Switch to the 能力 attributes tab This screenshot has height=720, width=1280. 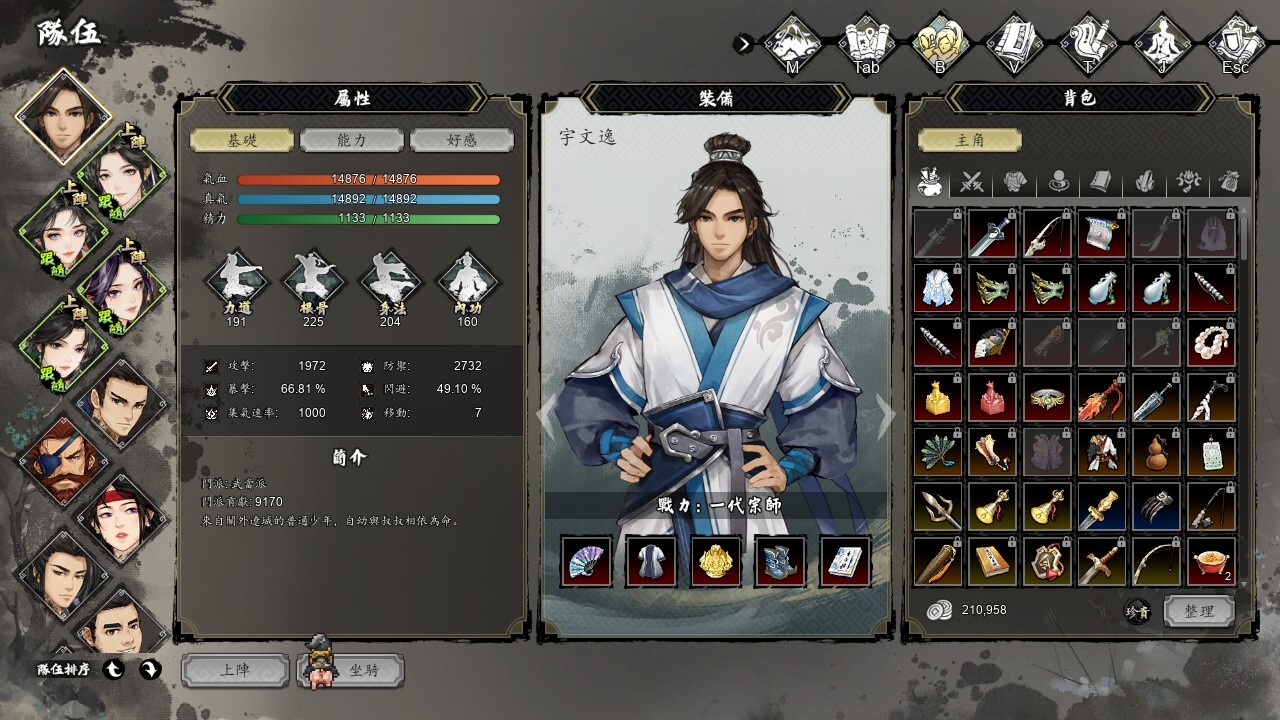(x=352, y=140)
